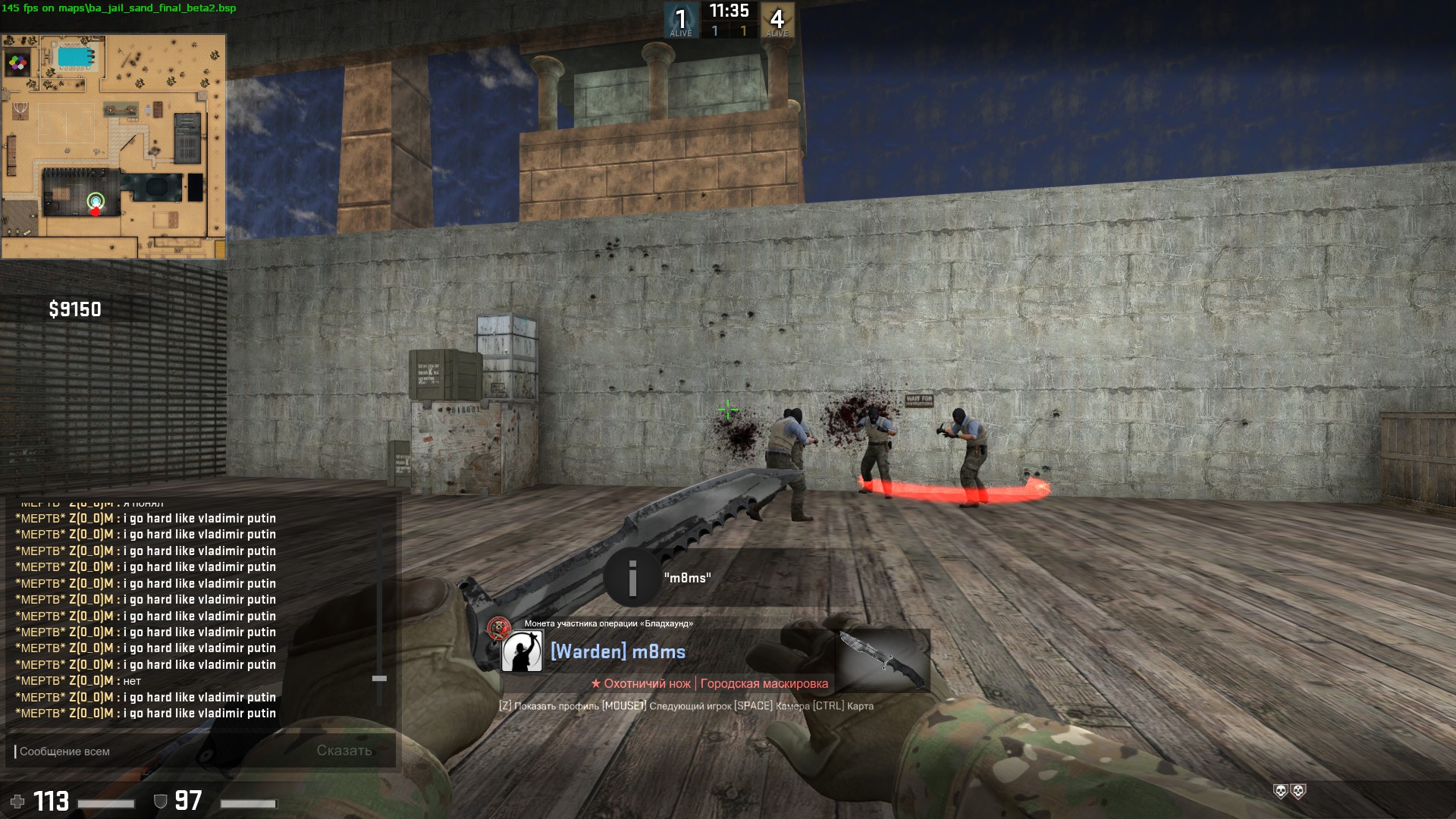
Task: Click the [Warden] m8ms player name
Action: point(618,651)
